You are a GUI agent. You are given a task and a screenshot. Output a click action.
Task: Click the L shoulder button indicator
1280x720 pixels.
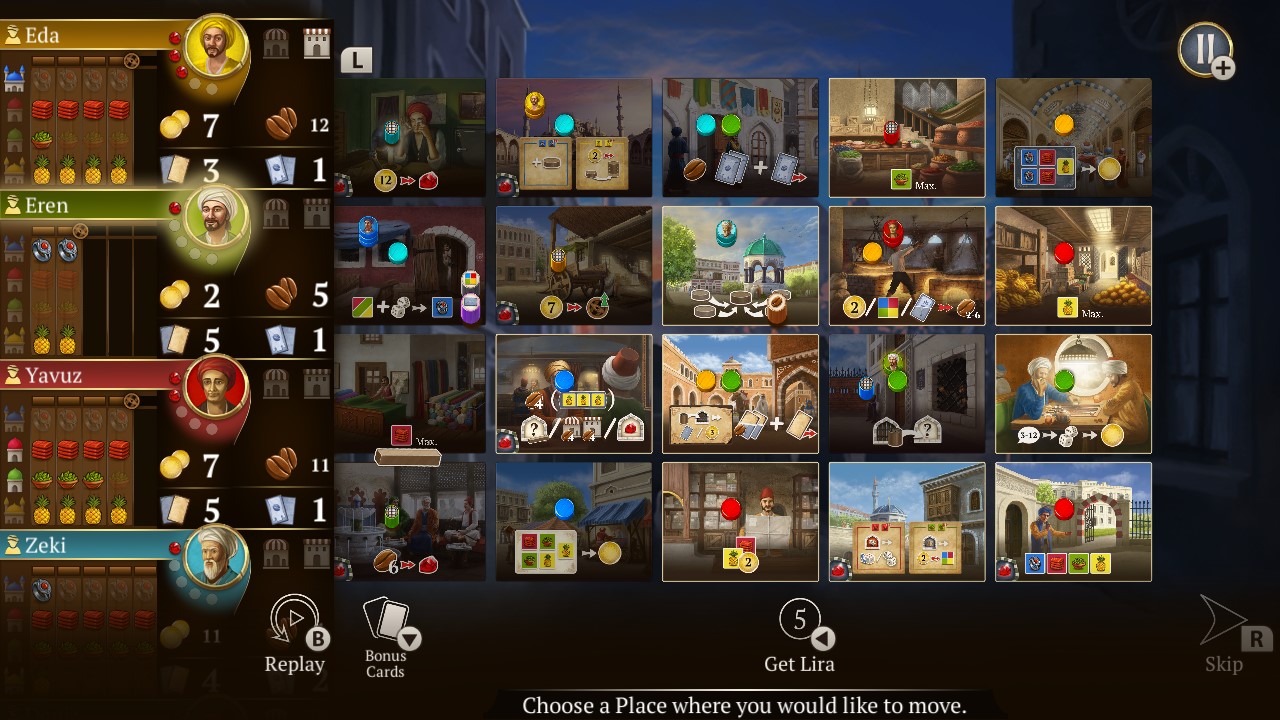click(x=358, y=60)
